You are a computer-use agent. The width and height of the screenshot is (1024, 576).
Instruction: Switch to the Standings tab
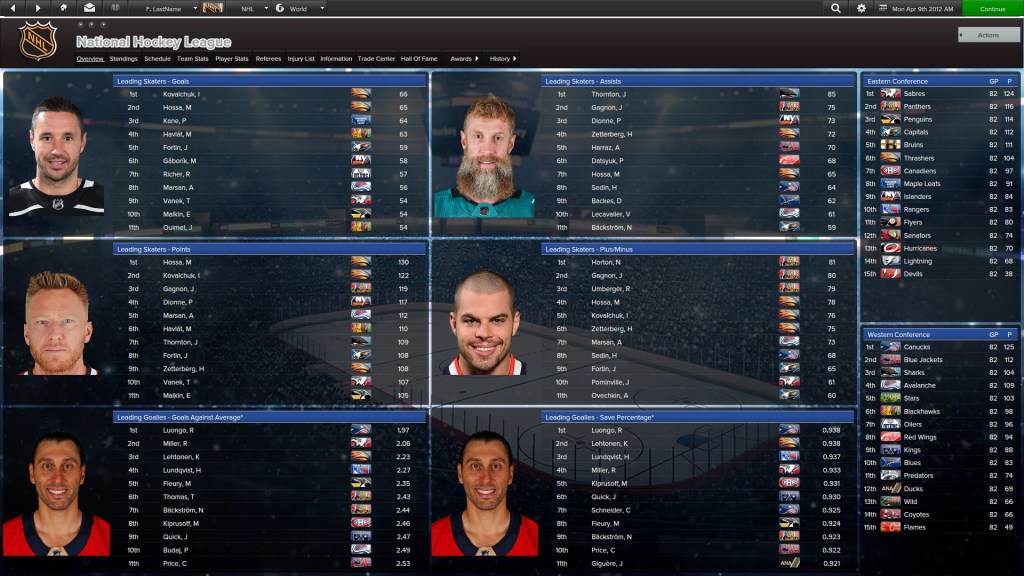(124, 59)
